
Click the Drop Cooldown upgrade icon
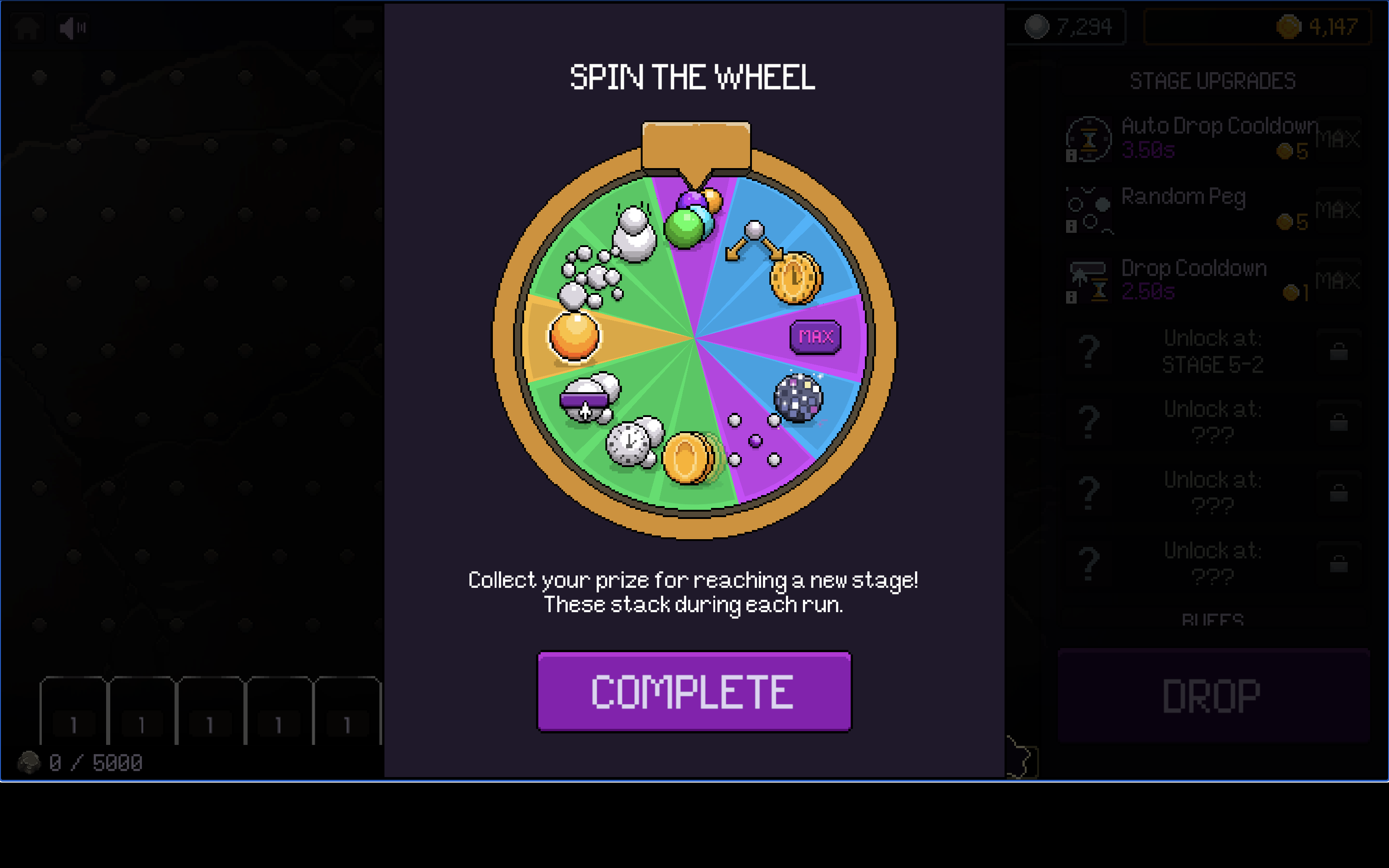coord(1088,280)
